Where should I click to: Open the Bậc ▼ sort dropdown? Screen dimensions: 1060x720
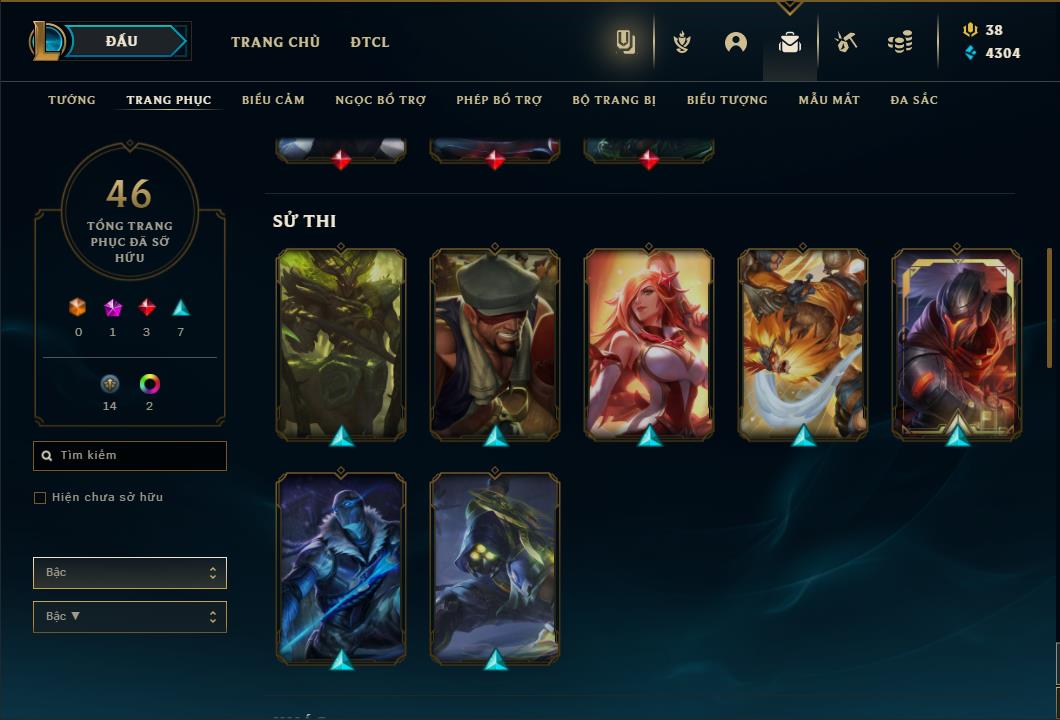tap(130, 617)
